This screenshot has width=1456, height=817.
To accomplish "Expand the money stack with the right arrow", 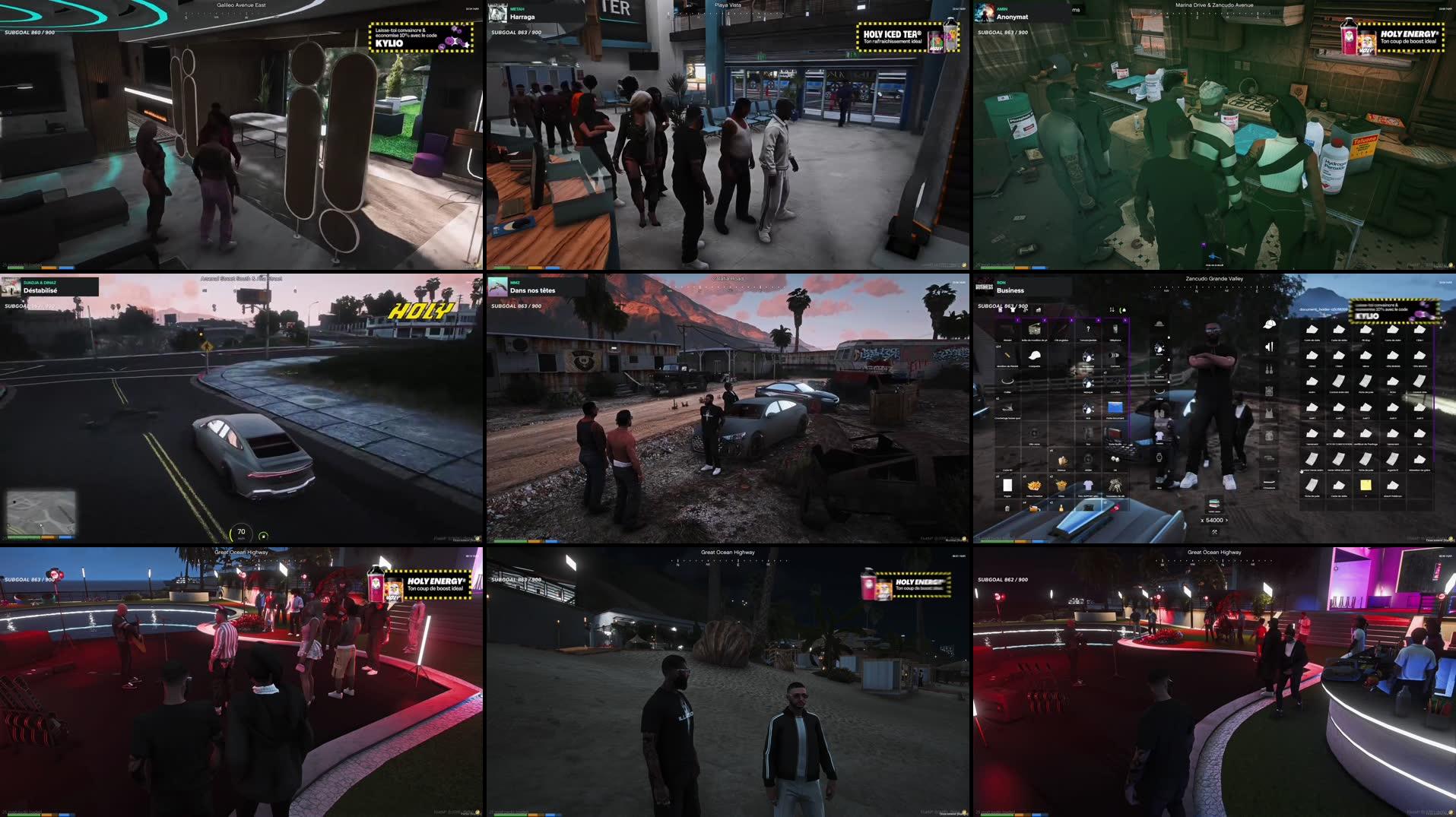I will click(1227, 521).
